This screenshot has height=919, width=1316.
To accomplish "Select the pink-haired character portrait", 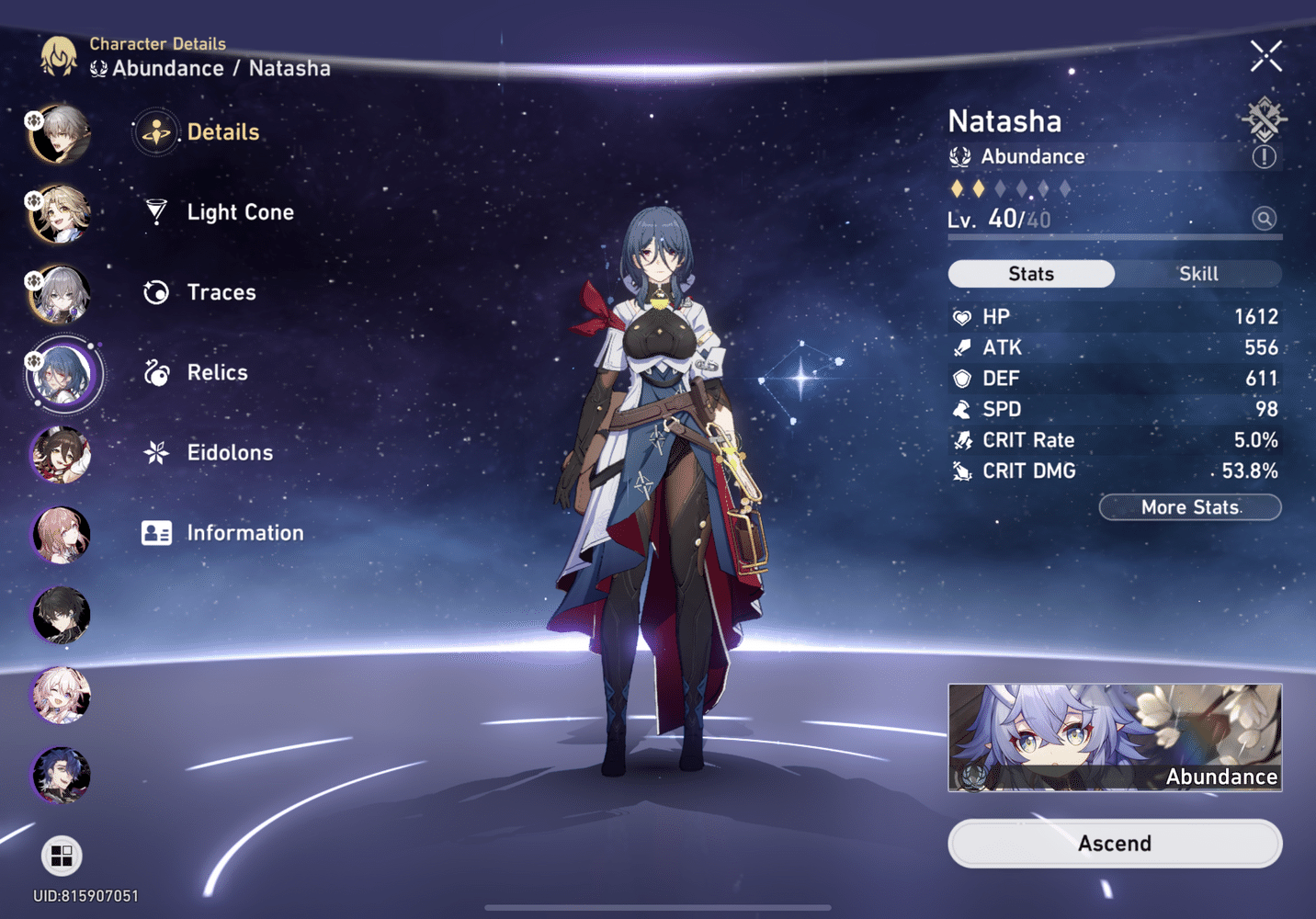I will (62, 535).
